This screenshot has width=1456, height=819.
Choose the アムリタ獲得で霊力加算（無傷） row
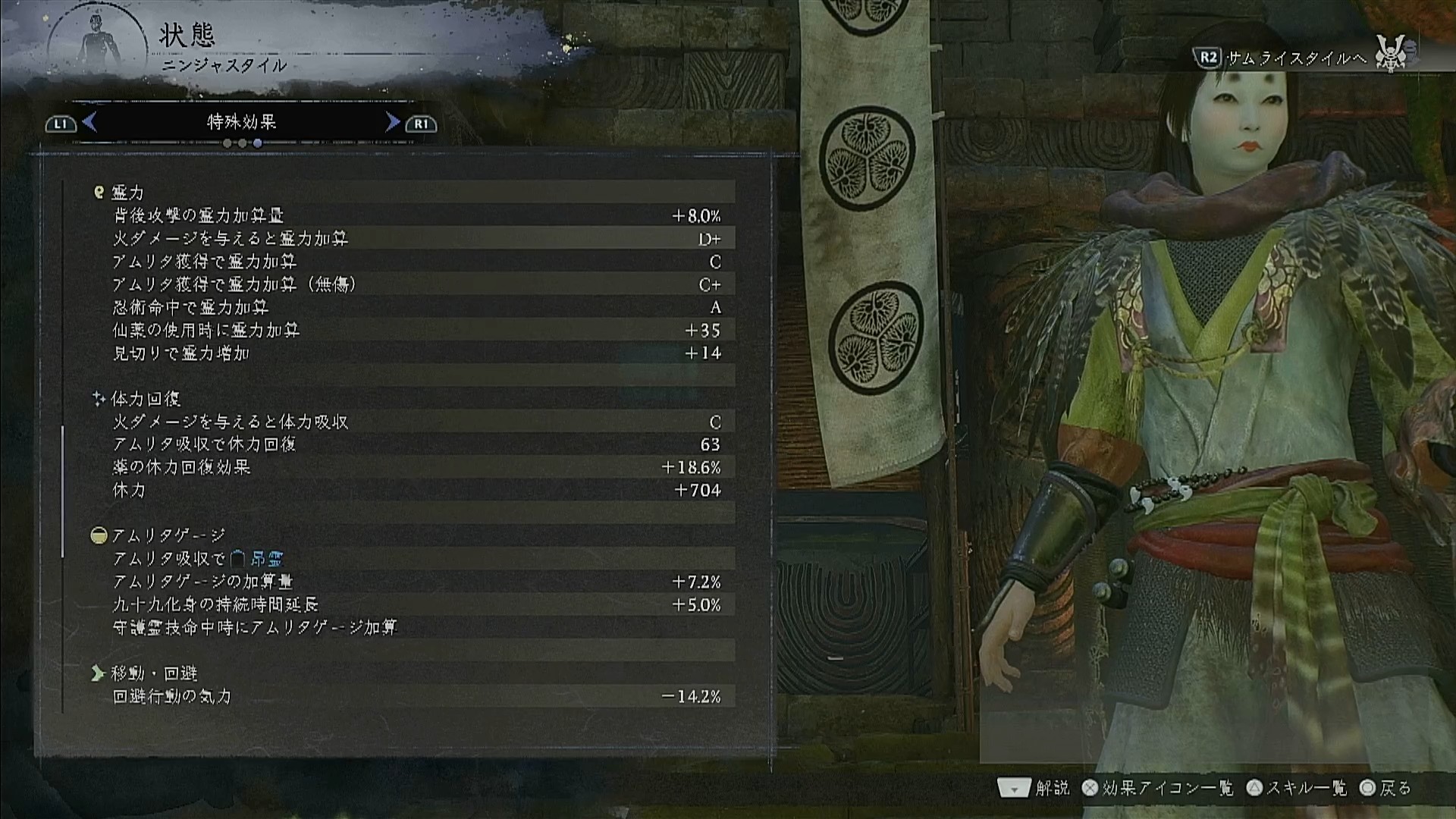[416, 284]
